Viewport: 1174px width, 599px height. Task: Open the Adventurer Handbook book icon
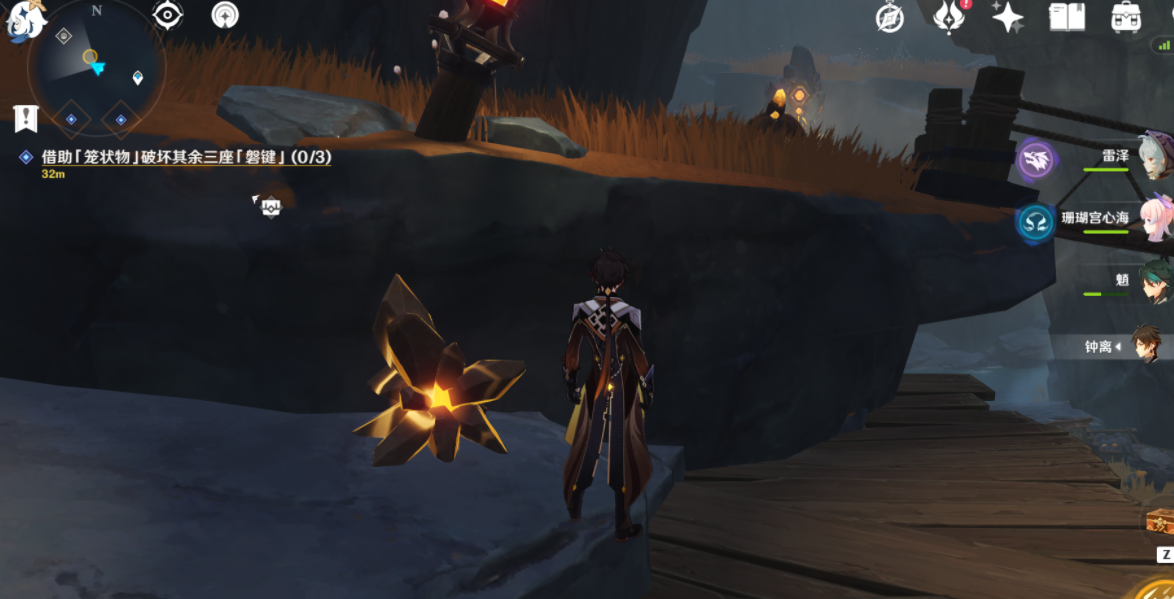click(1067, 18)
